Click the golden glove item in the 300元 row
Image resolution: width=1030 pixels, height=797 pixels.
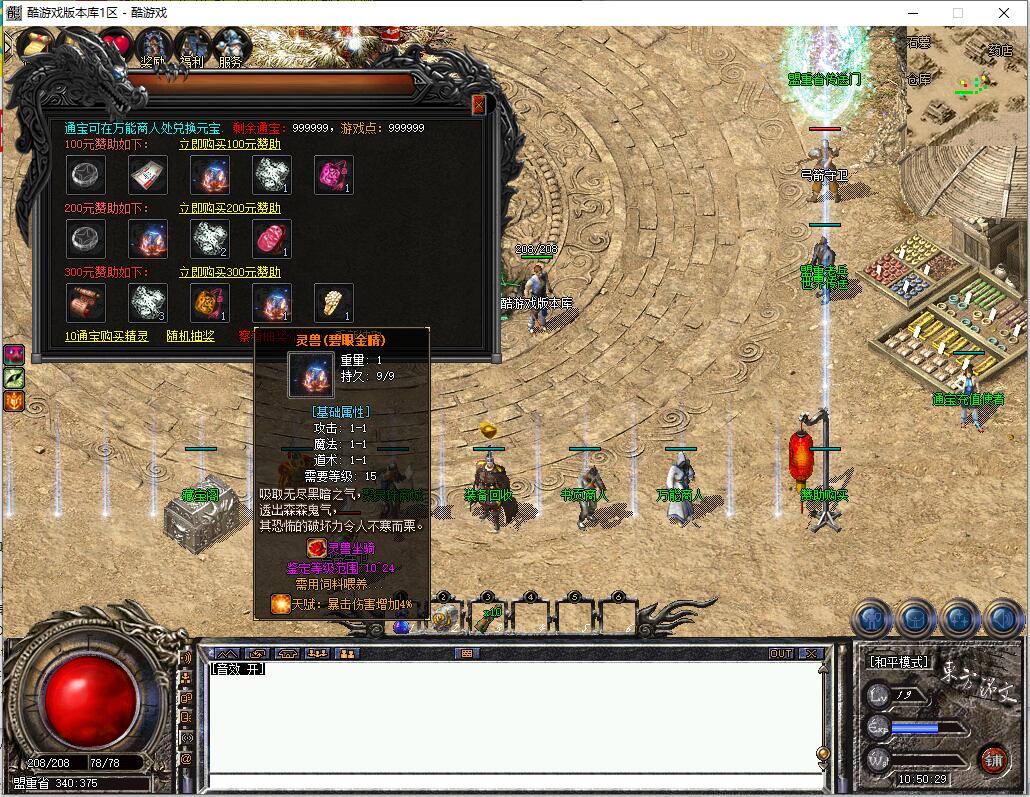tap(333, 303)
